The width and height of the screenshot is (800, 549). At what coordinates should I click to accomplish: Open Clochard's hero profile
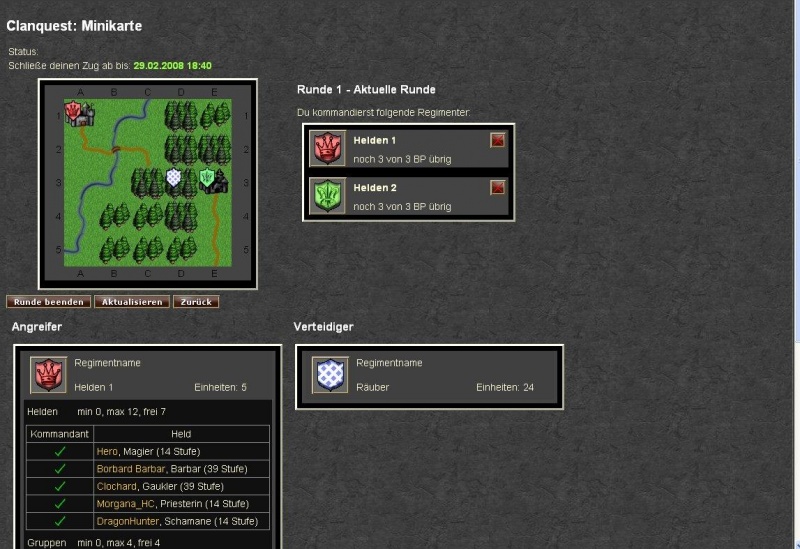point(117,486)
